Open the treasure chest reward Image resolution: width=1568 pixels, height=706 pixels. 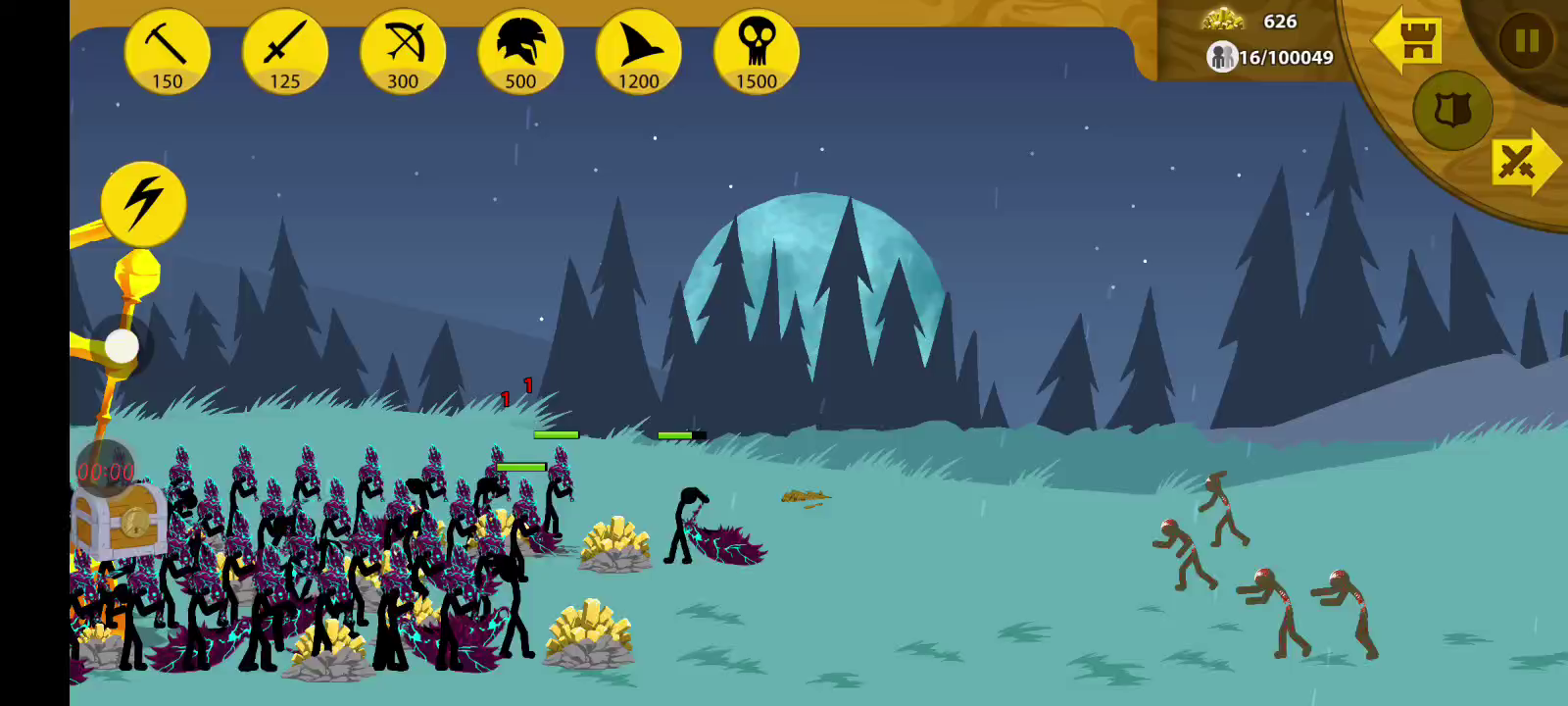[120, 520]
